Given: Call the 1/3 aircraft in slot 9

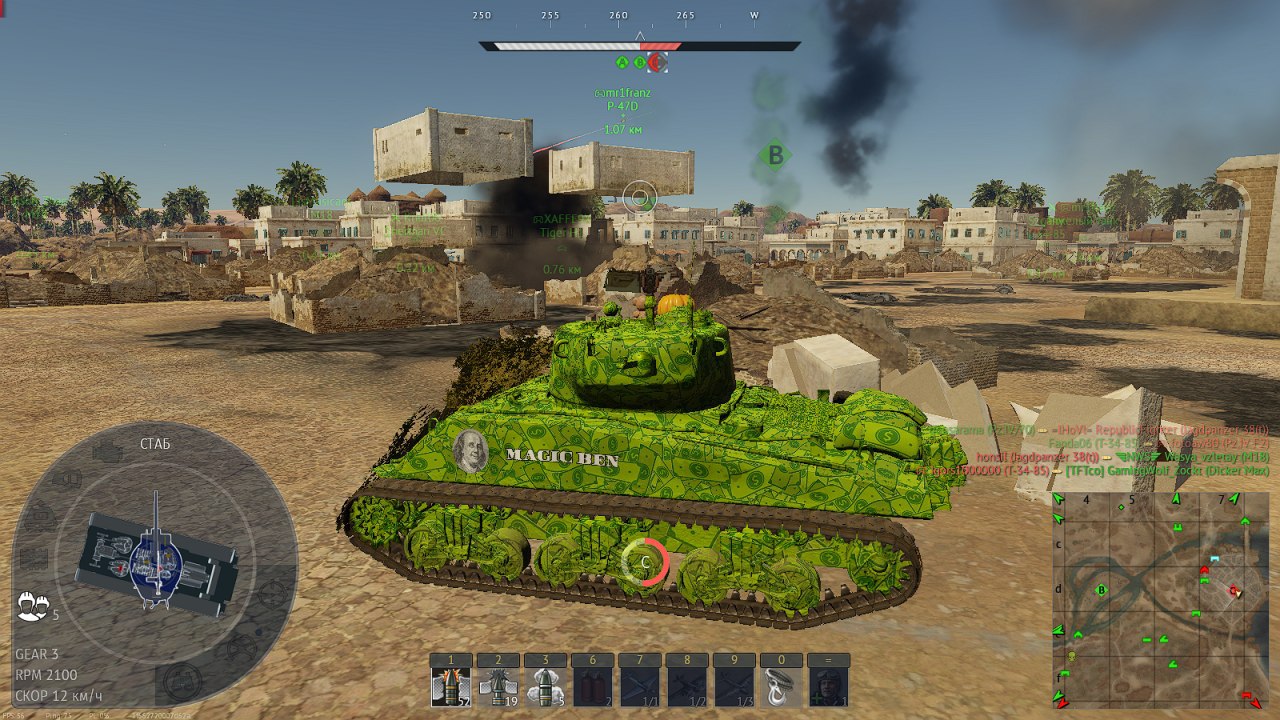Looking at the screenshot, I should point(732,687).
